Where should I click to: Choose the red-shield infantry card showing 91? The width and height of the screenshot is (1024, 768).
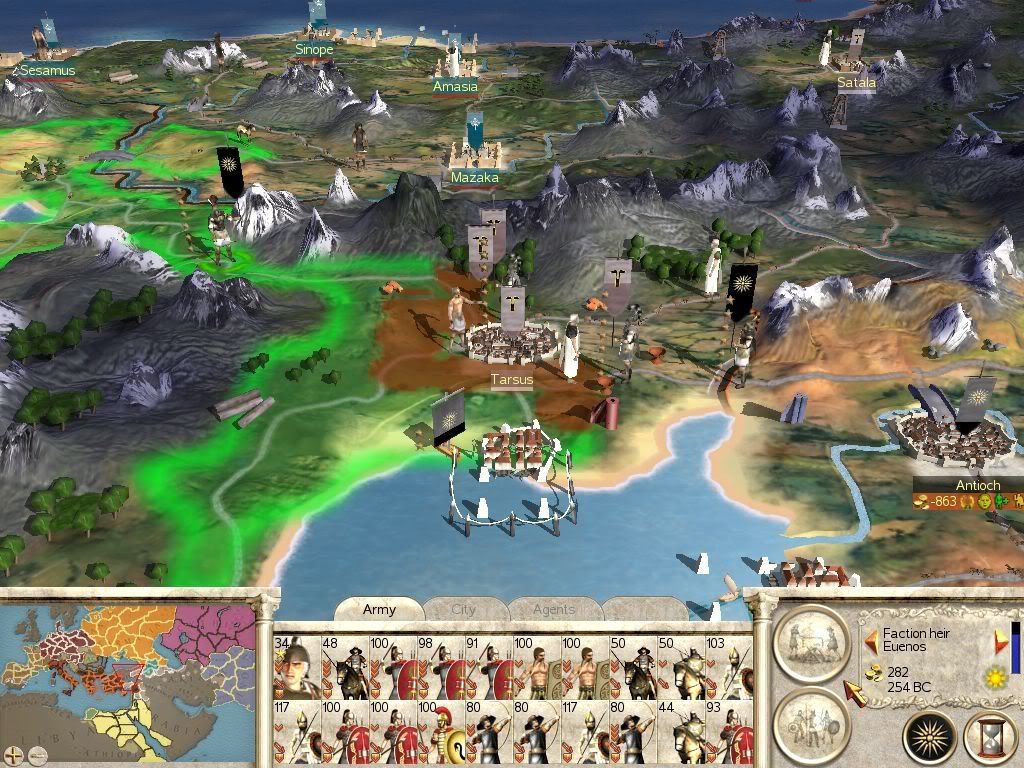[488, 666]
